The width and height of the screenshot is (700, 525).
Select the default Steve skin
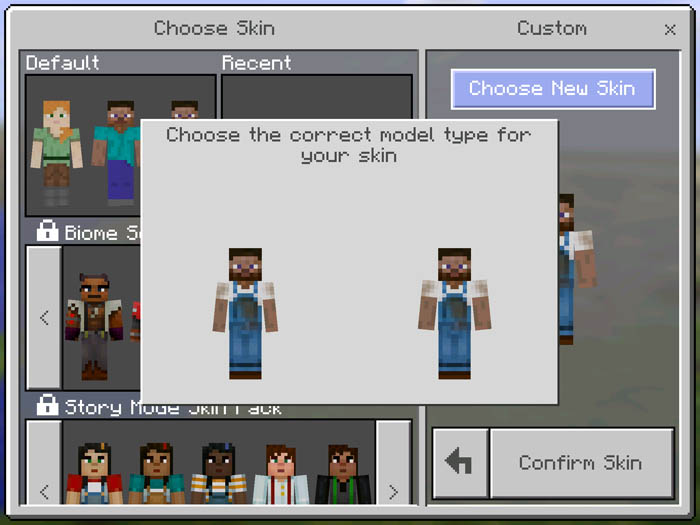[x=120, y=150]
